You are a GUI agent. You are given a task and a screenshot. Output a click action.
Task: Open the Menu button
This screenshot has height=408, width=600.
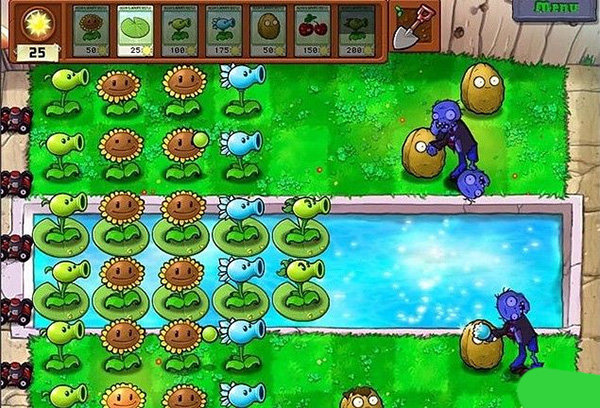(555, 9)
